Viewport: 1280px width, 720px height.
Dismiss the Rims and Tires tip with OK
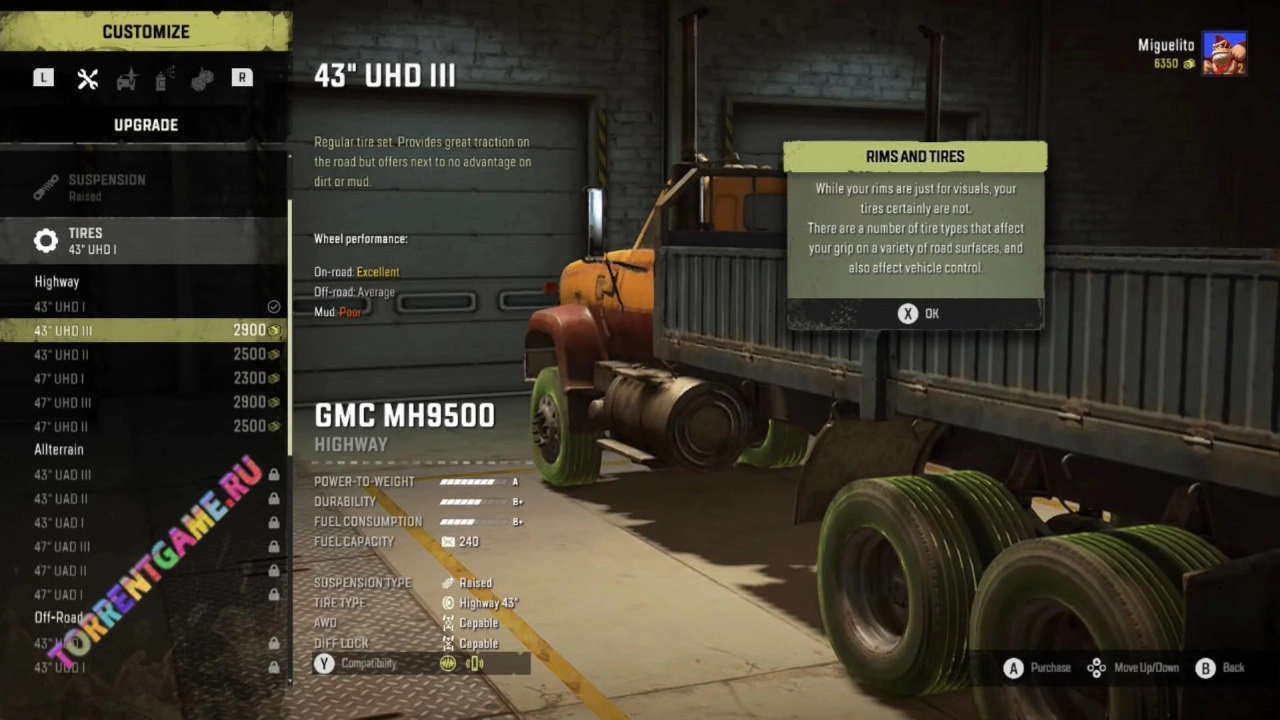tap(917, 314)
